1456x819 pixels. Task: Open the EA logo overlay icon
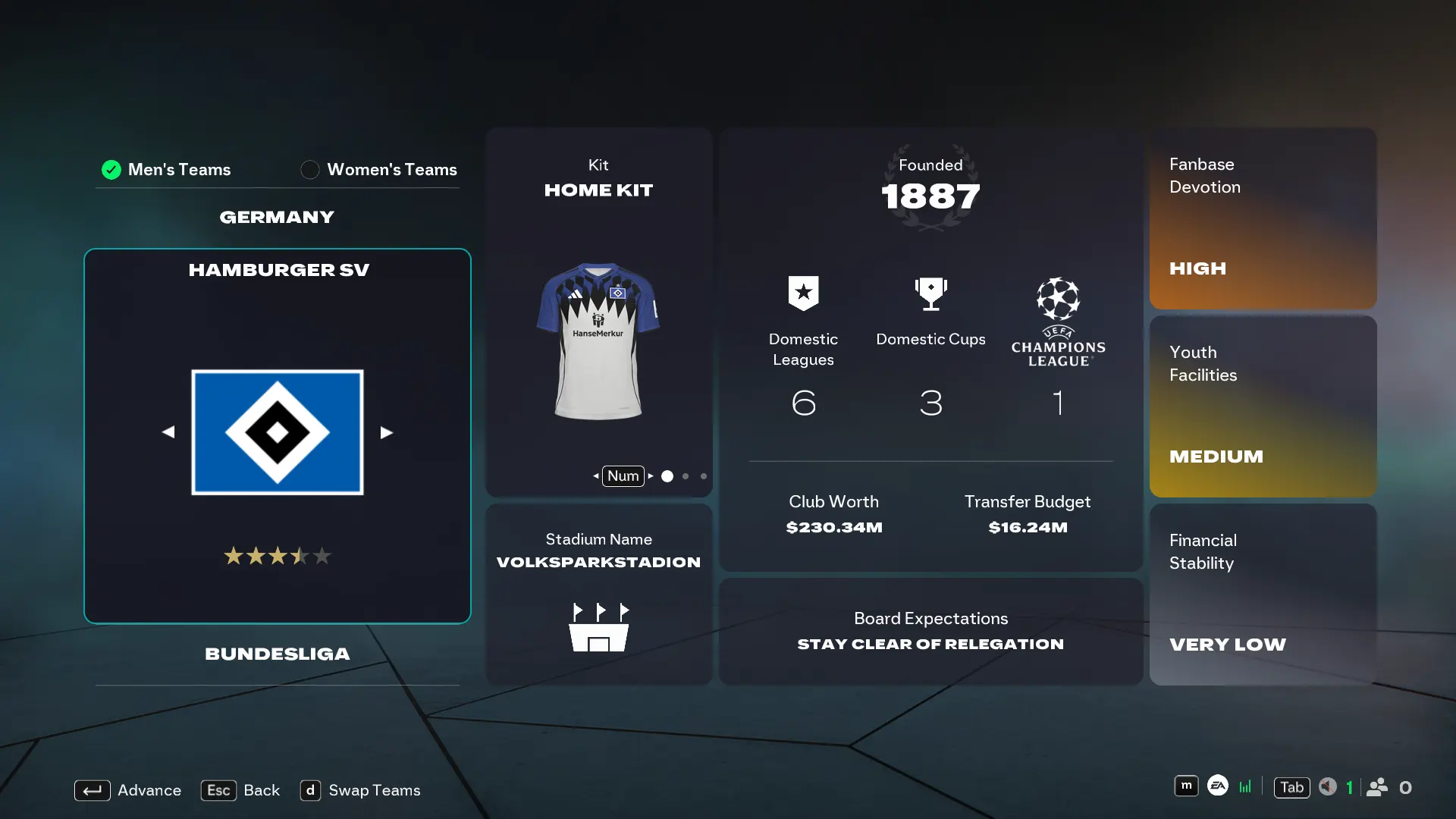pyautogui.click(x=1218, y=786)
